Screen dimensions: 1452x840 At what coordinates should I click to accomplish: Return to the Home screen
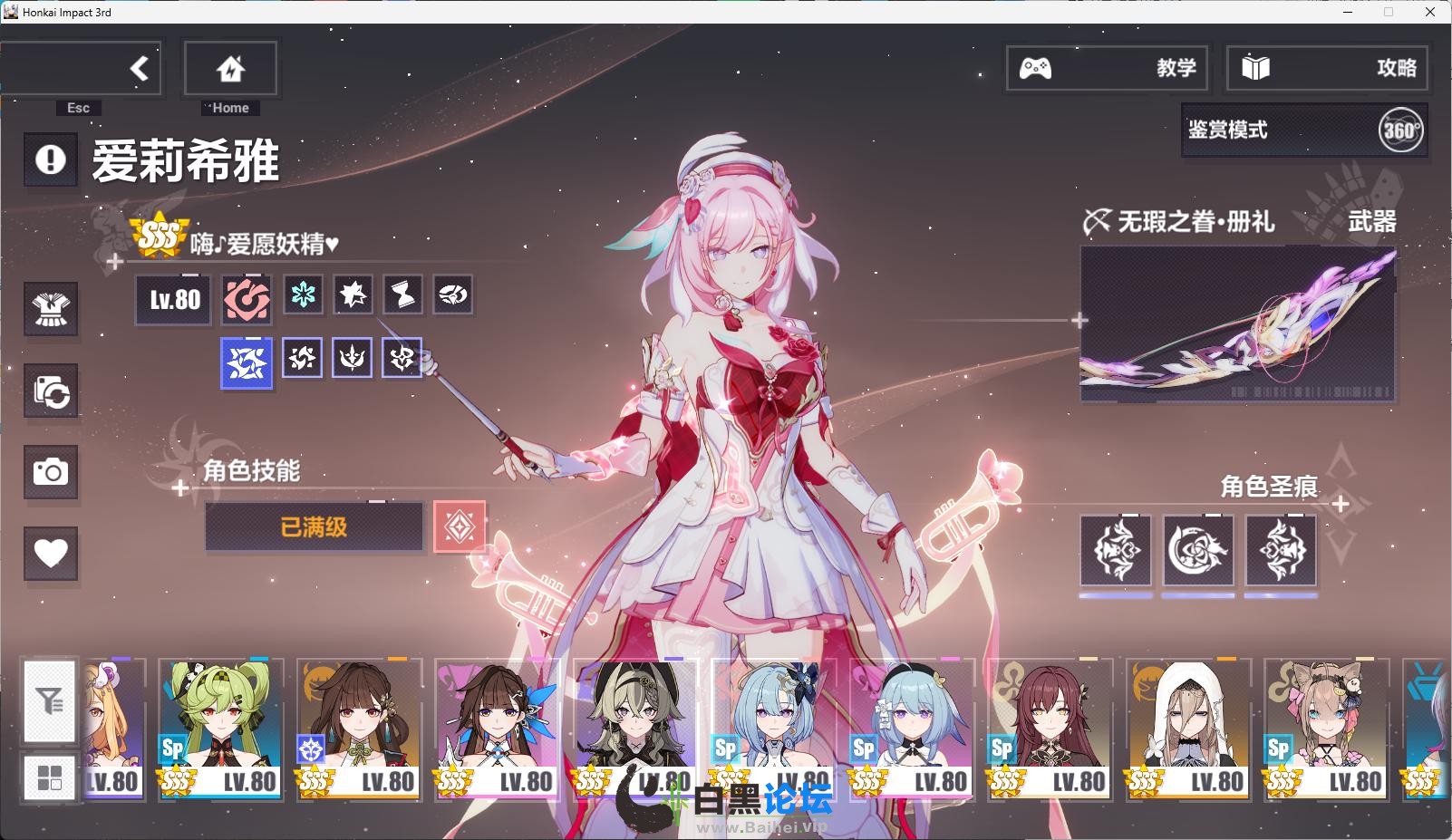pos(230,68)
